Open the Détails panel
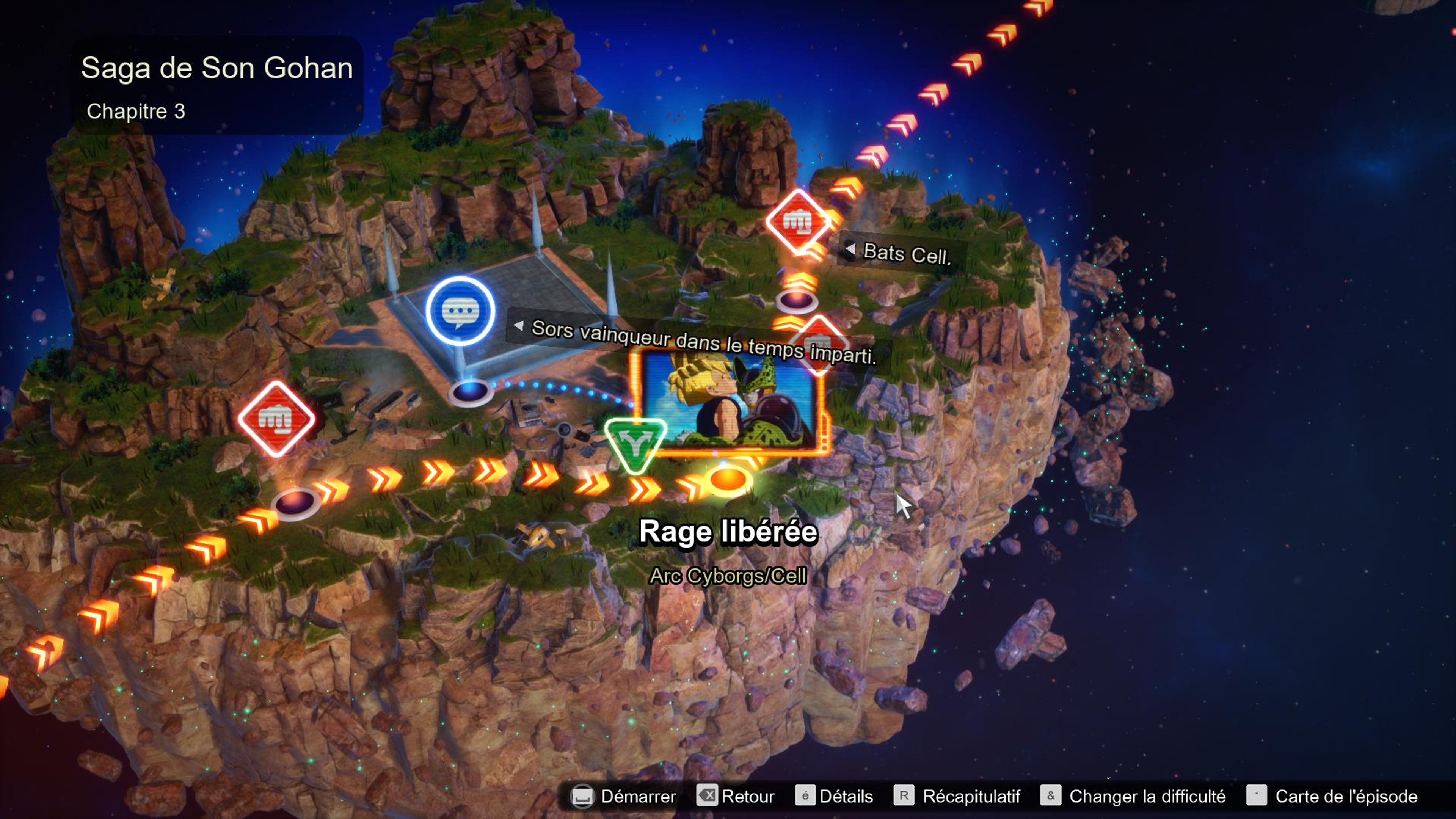 pyautogui.click(x=834, y=796)
